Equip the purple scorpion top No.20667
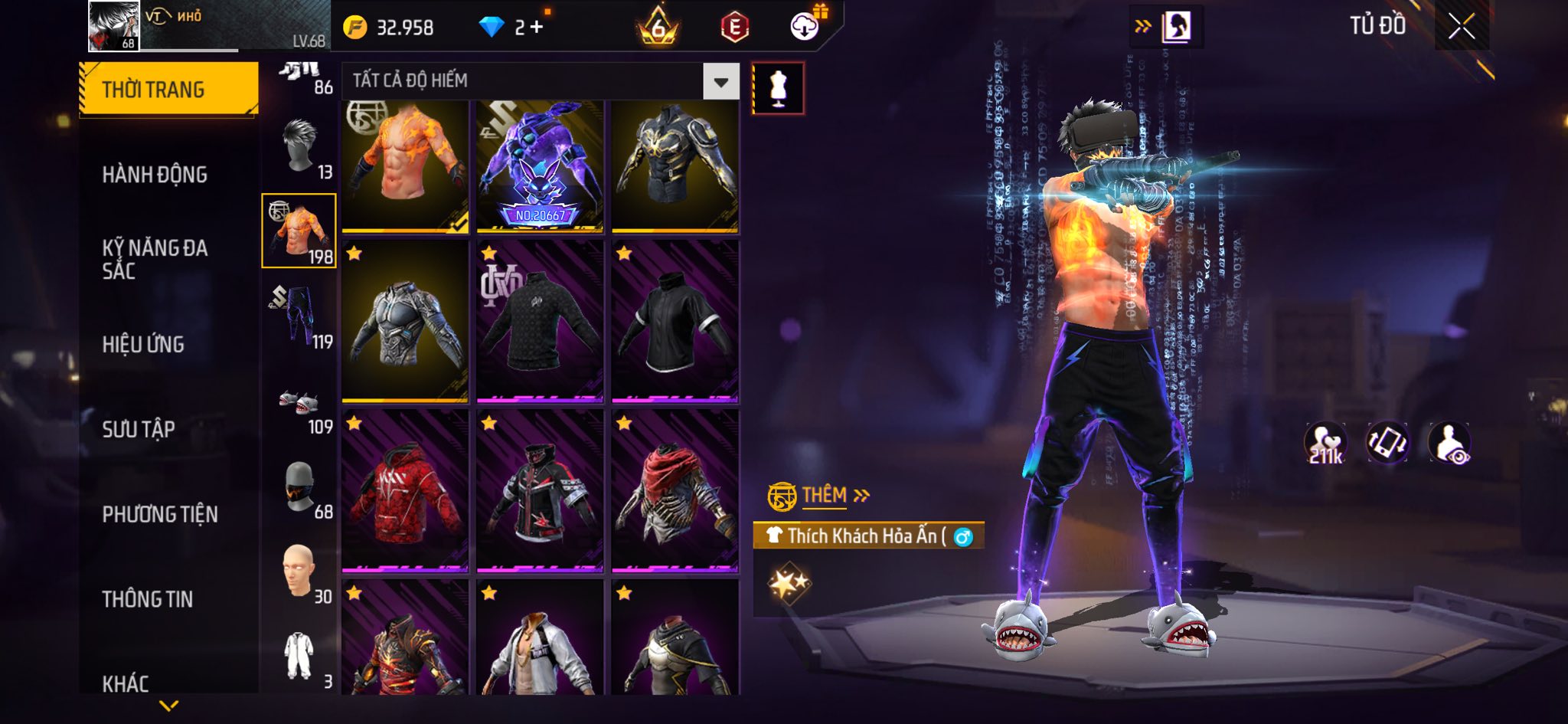 coord(540,166)
